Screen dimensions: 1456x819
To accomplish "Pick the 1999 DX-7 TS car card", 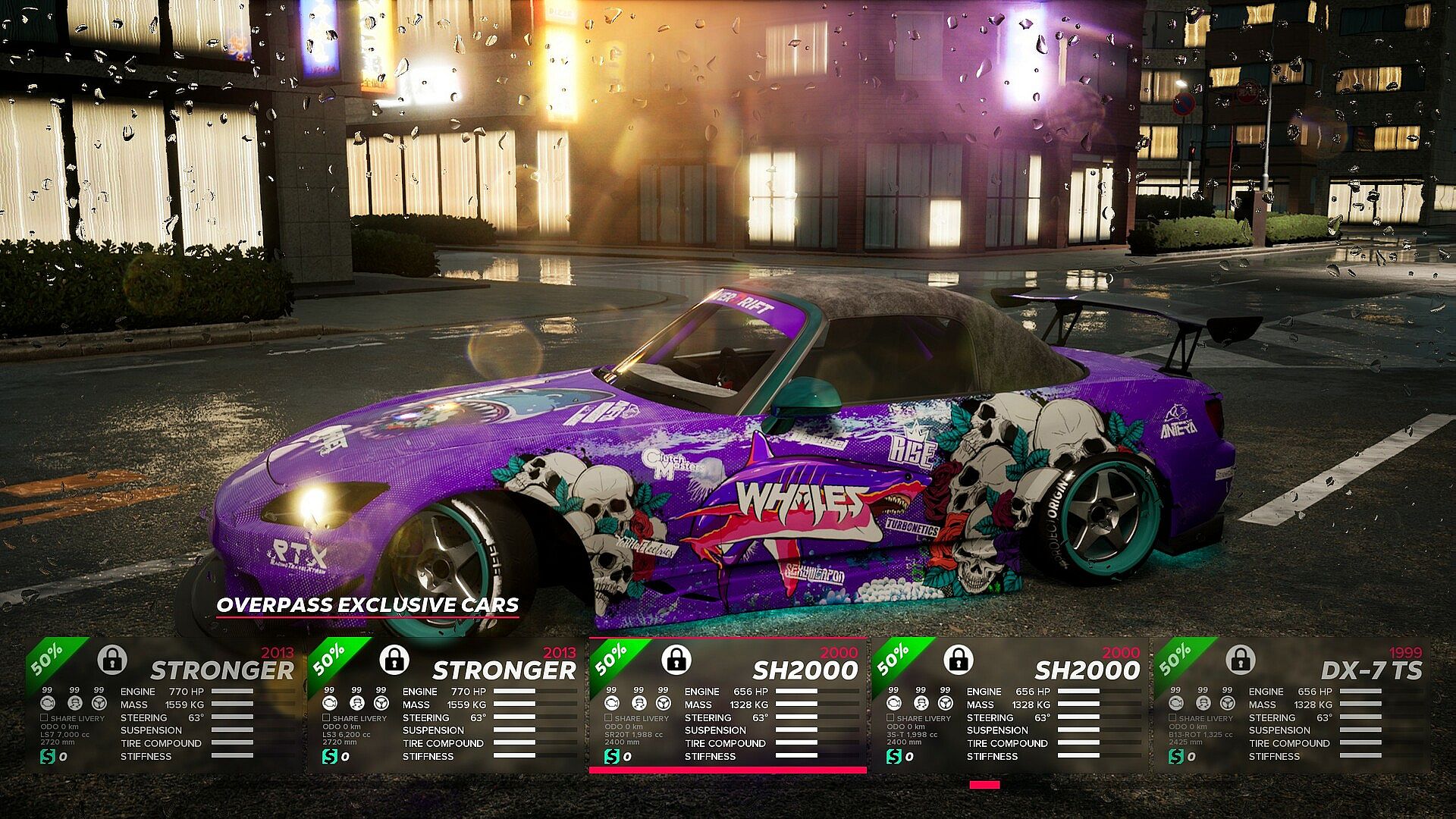I will 1291,705.
